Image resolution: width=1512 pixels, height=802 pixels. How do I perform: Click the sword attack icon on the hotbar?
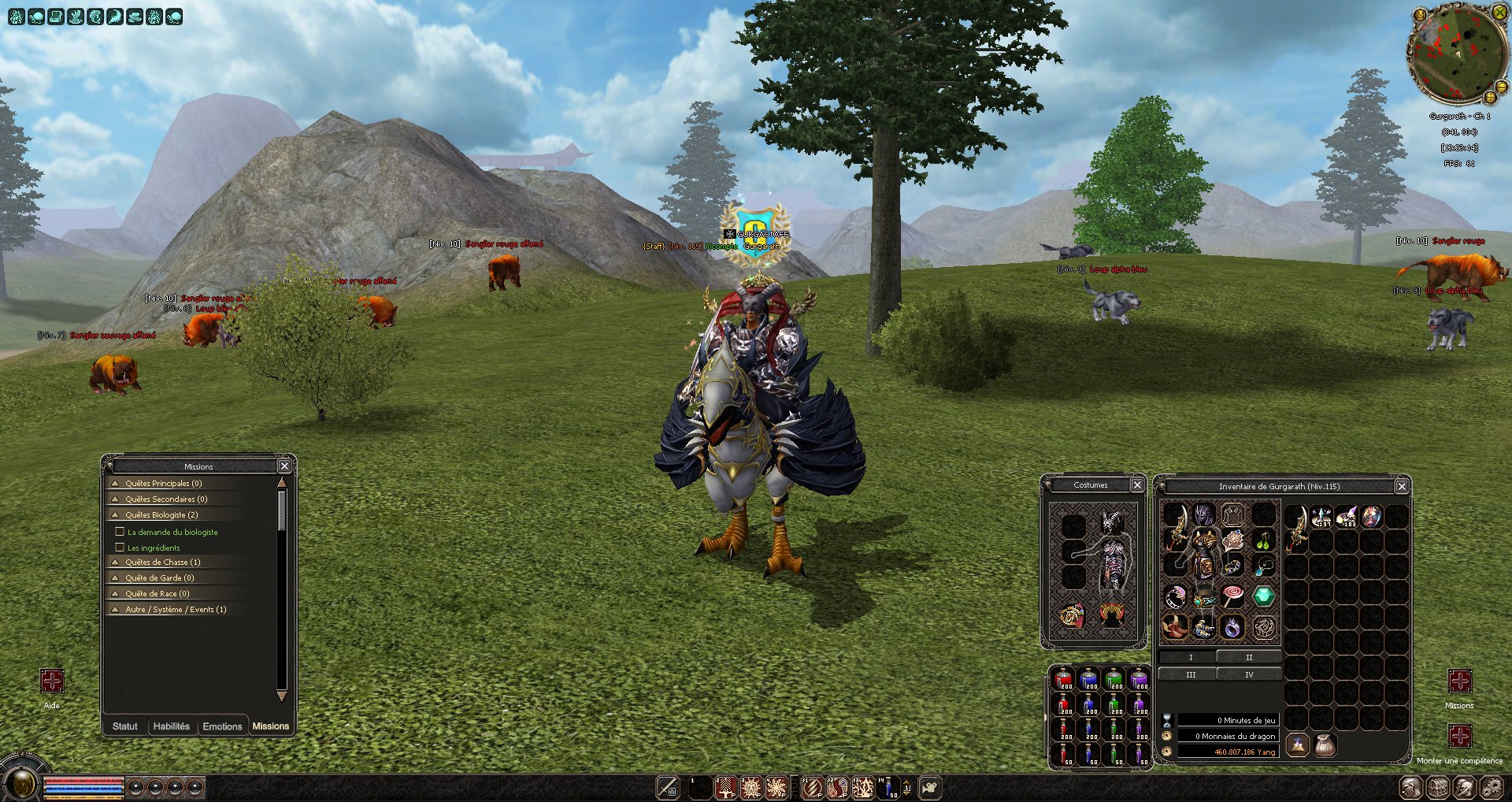point(666,788)
